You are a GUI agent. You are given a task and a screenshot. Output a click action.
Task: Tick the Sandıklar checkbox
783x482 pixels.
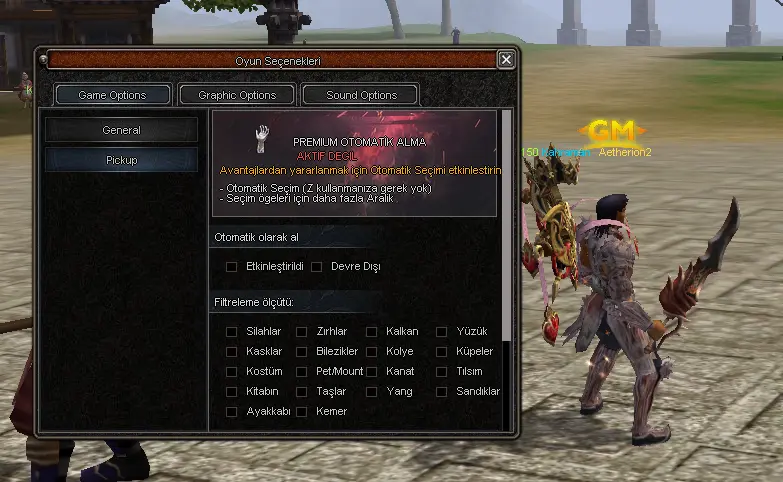click(x=442, y=392)
